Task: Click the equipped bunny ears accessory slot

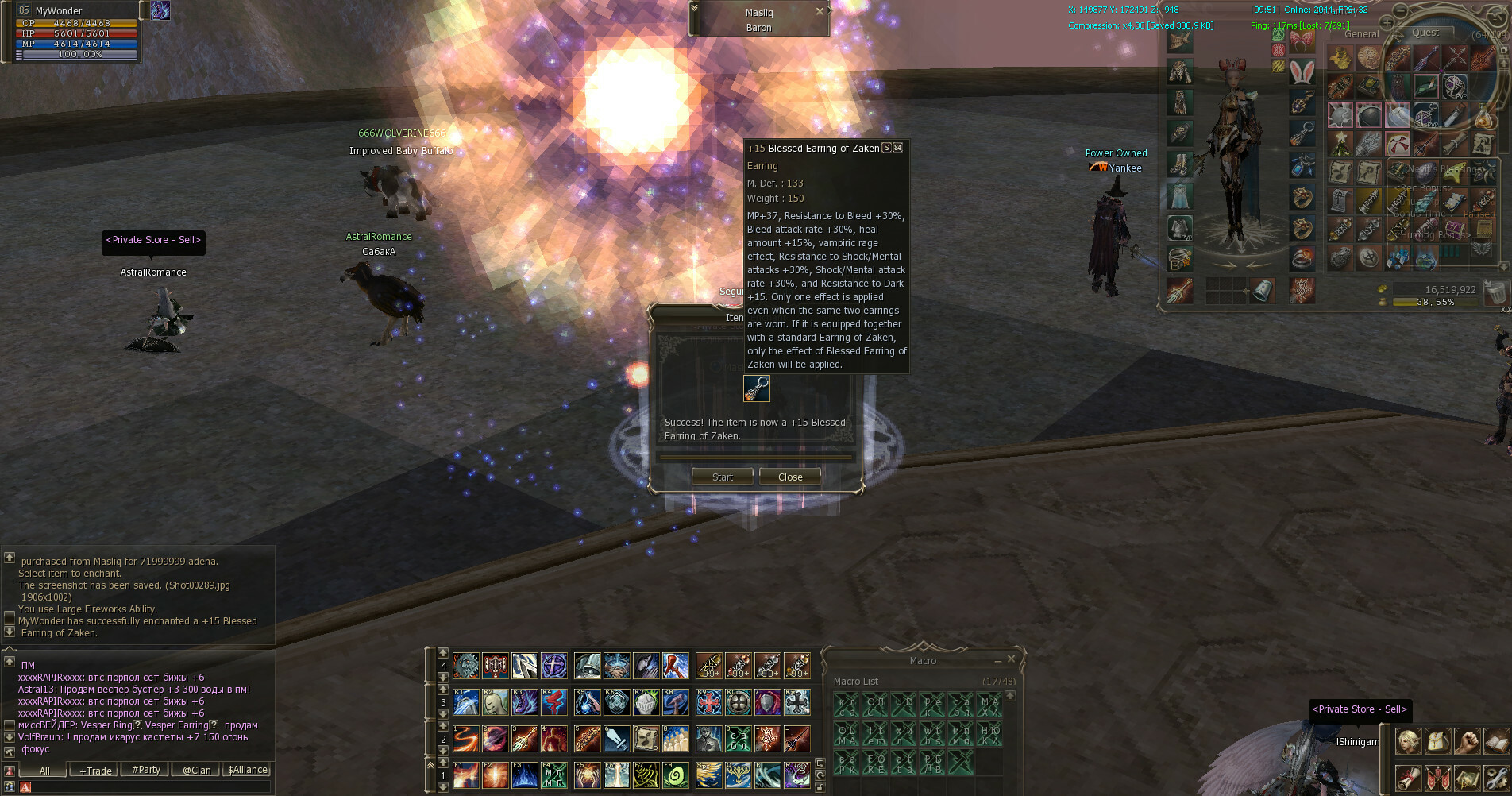Action: tap(1302, 71)
